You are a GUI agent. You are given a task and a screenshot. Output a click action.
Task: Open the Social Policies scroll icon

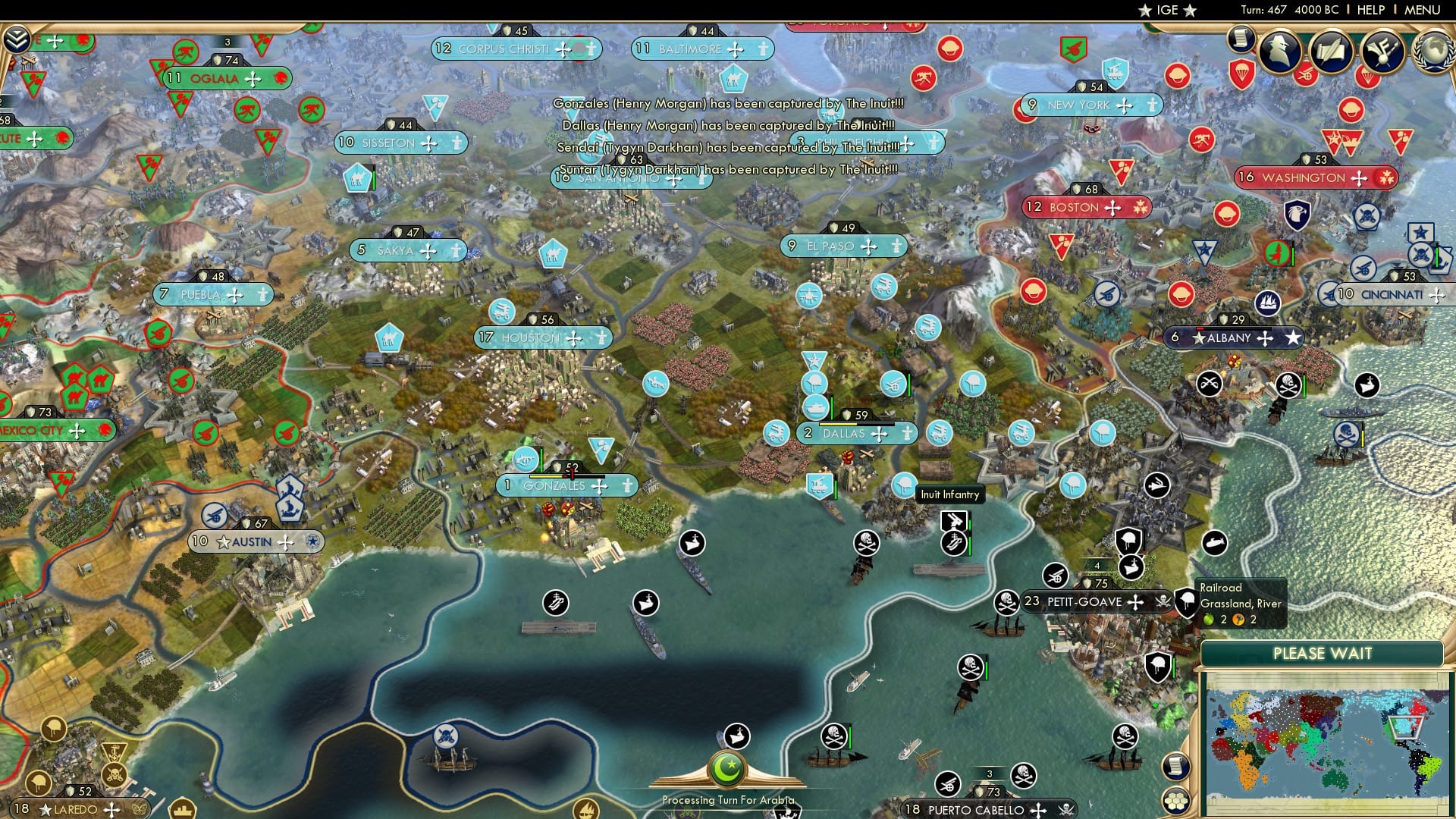click(1241, 38)
